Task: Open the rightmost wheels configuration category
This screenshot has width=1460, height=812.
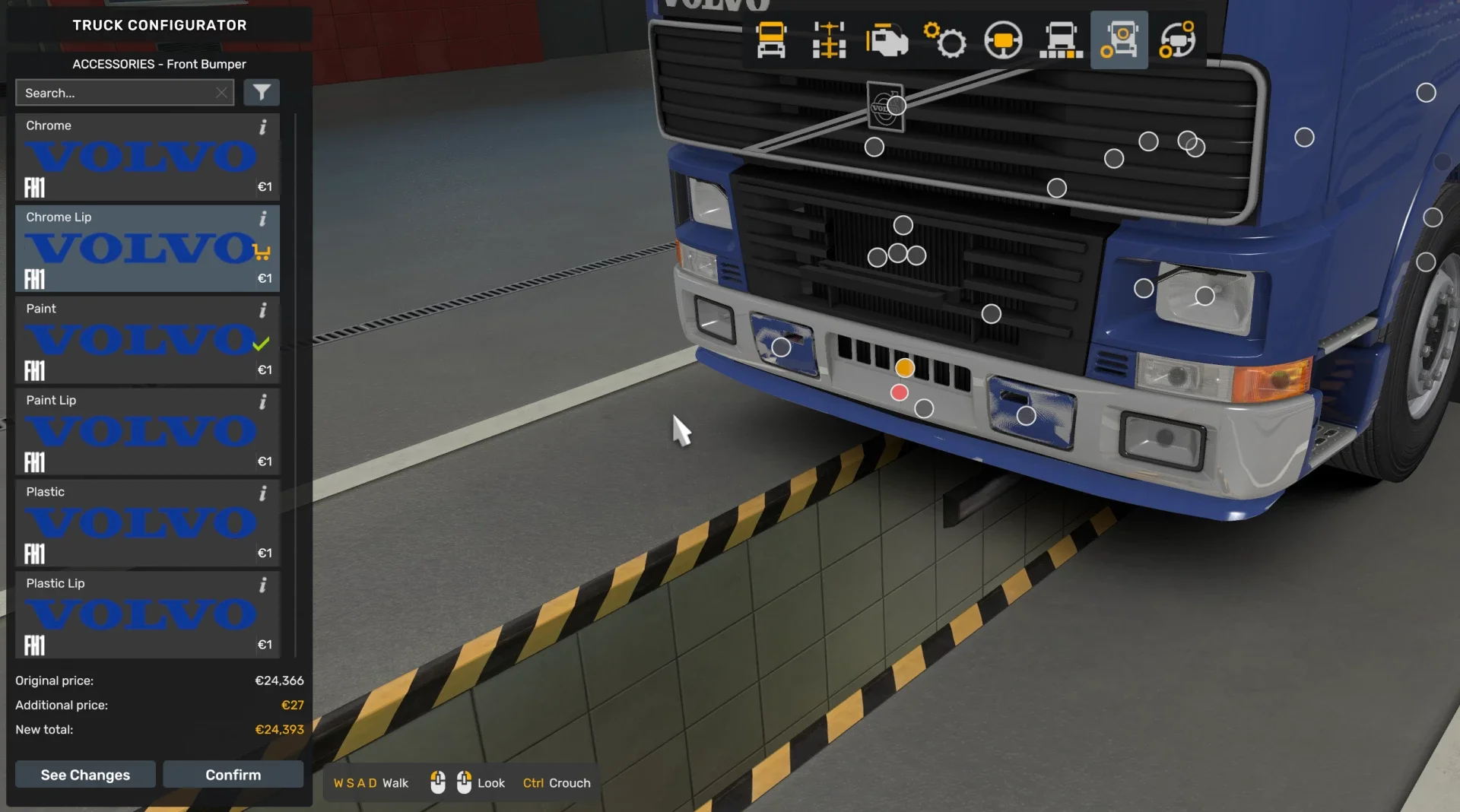Action: pos(1178,40)
